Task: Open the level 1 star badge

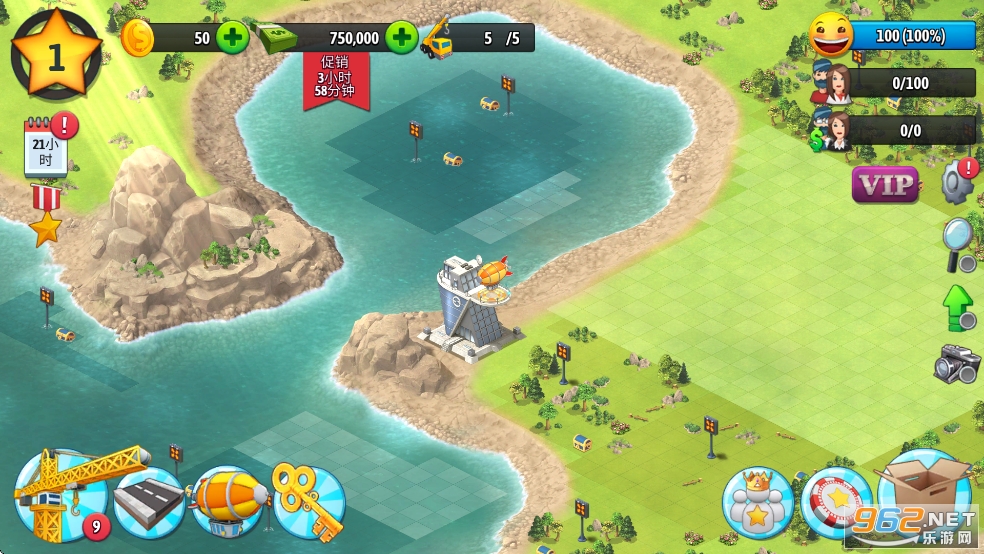Action: (x=56, y=55)
